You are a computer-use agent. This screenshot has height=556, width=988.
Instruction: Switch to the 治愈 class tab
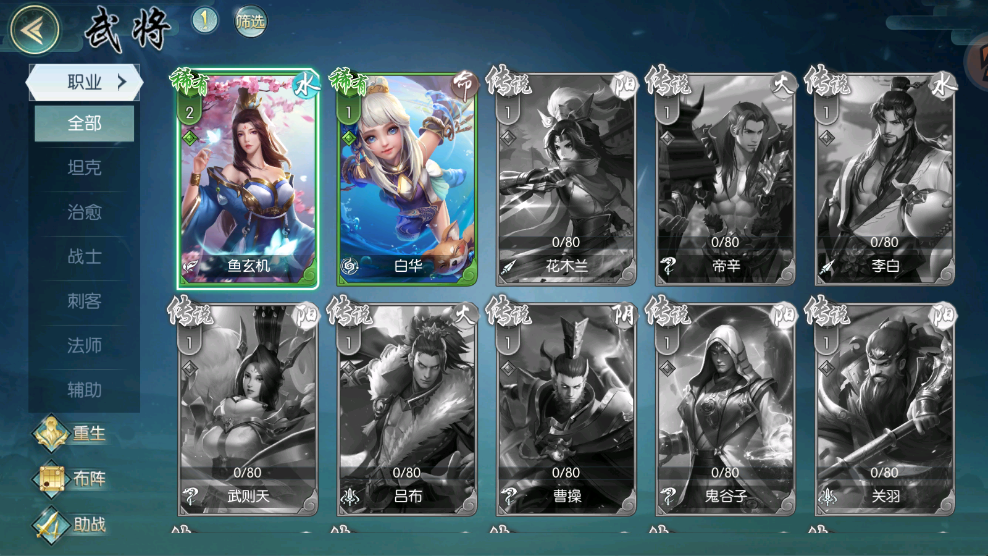pyautogui.click(x=85, y=212)
